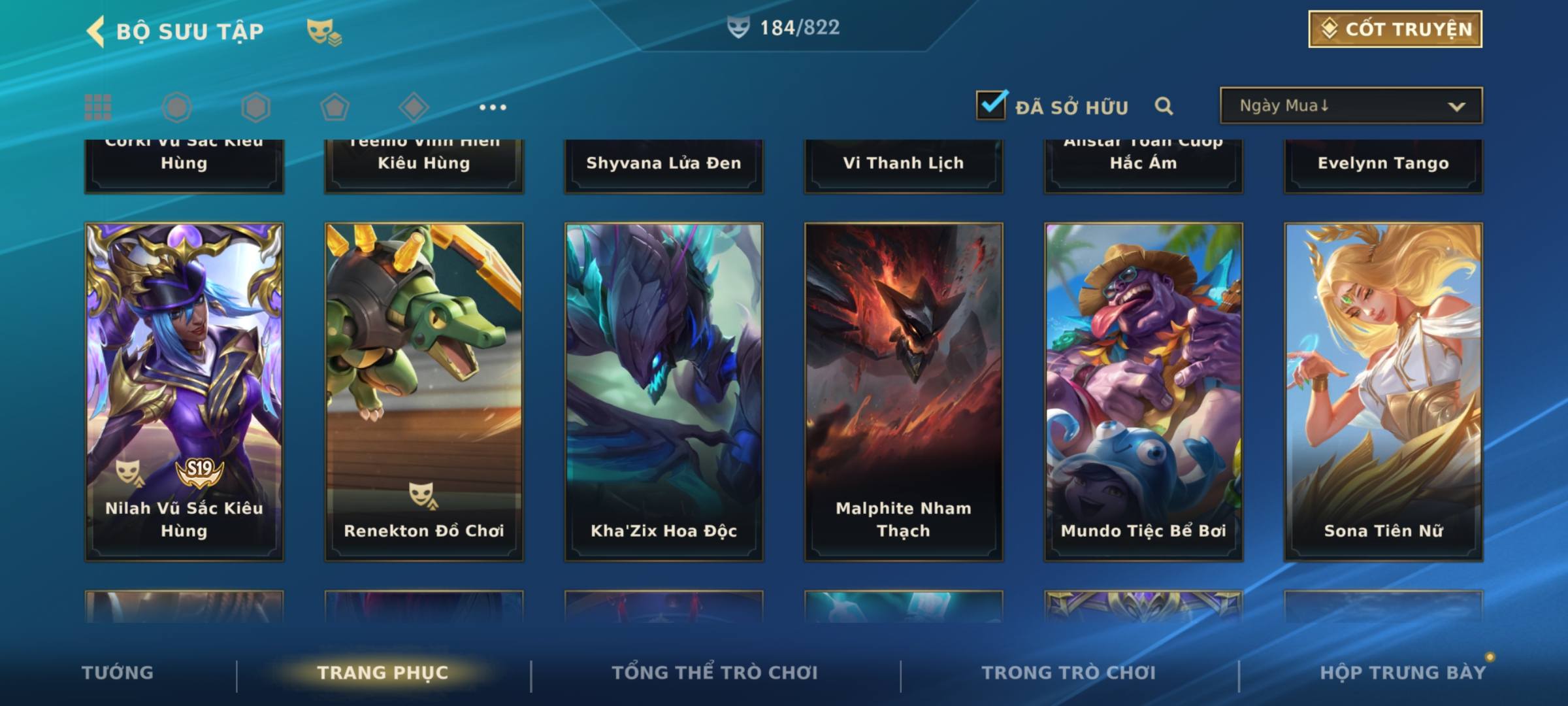Select the Evelynn Tango skin card
This screenshot has height=706, width=1568.
[1383, 163]
